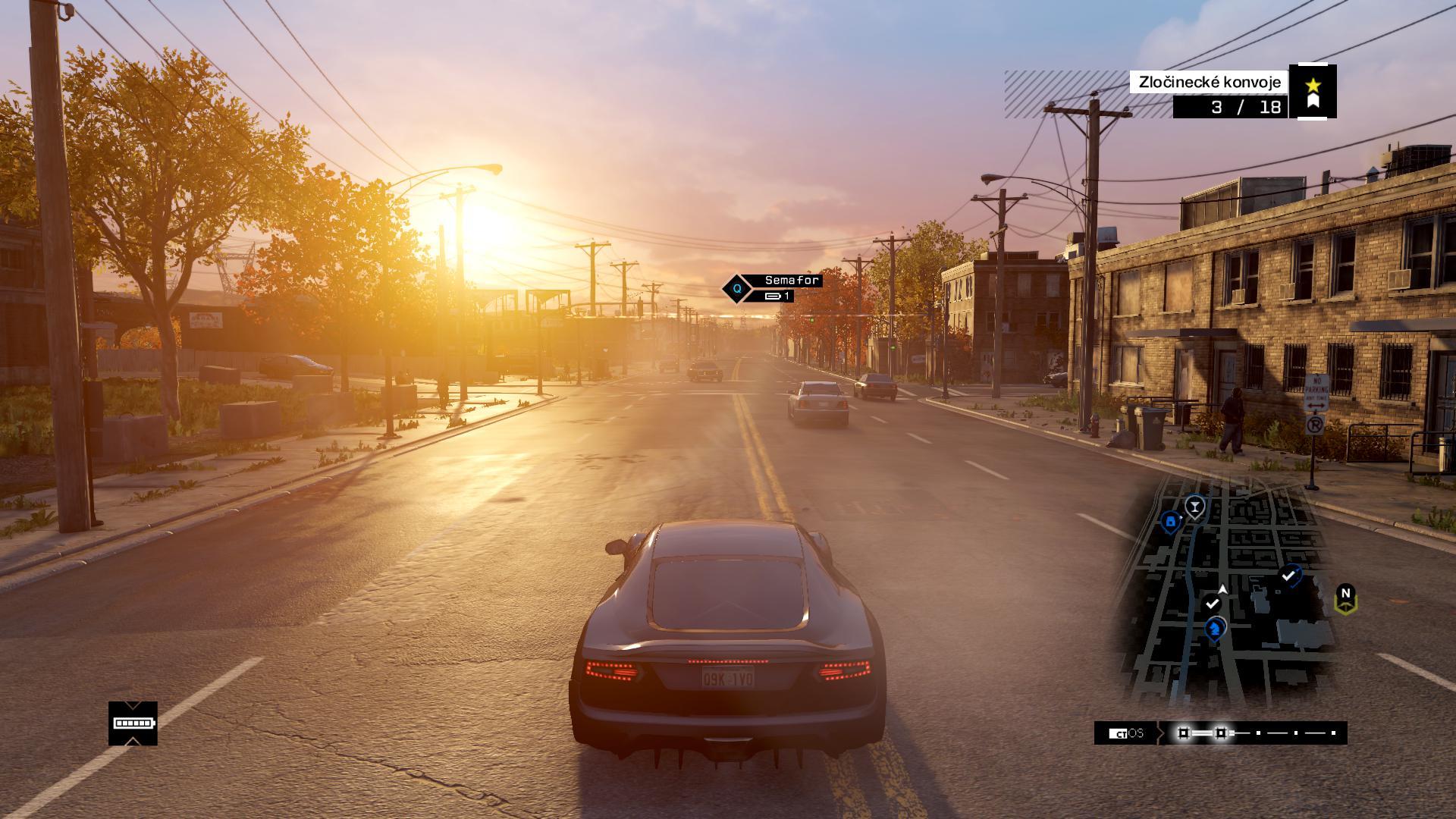Click the north compass marker on minimap
Viewport: 1456px width, 819px height.
(x=1345, y=598)
